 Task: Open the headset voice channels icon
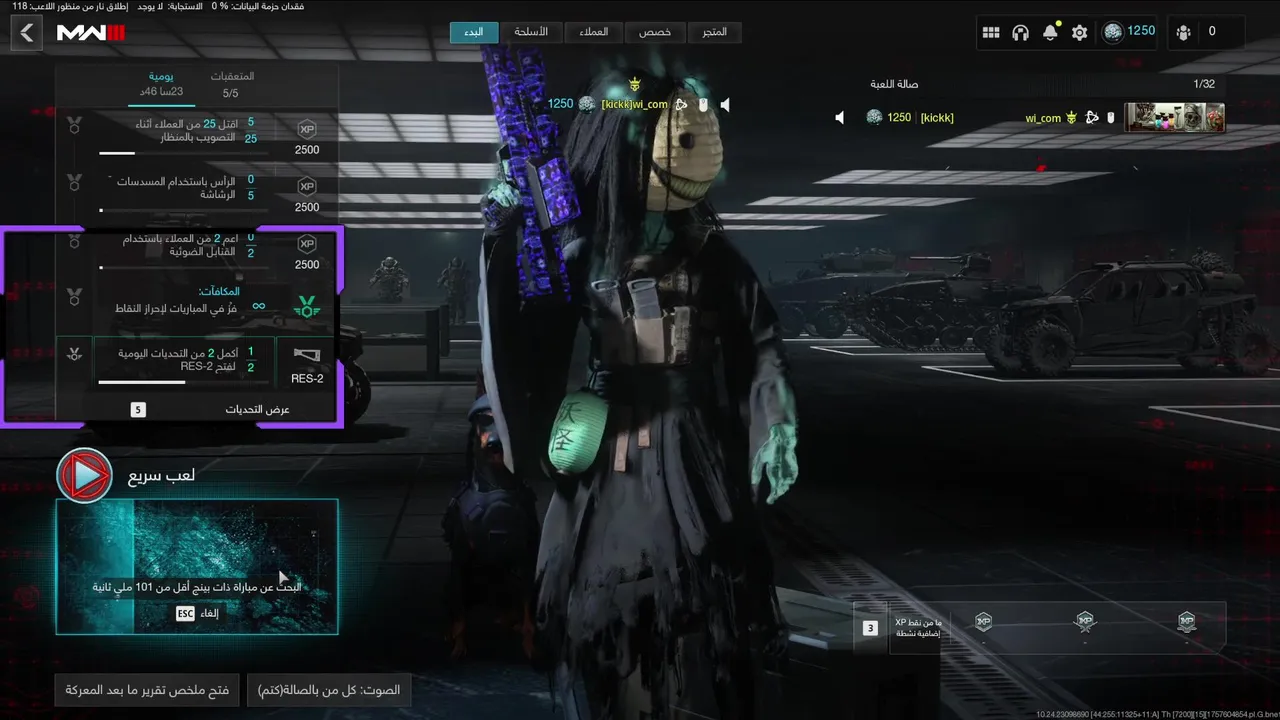coord(1020,32)
